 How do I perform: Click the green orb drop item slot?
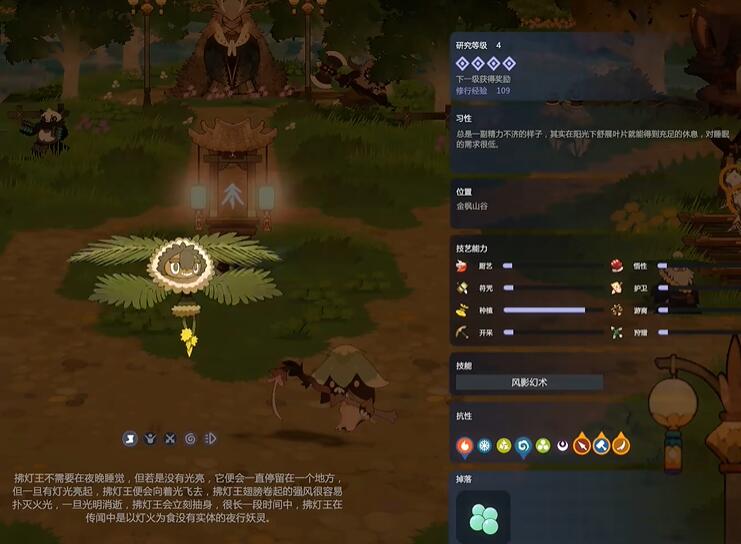[x=483, y=517]
